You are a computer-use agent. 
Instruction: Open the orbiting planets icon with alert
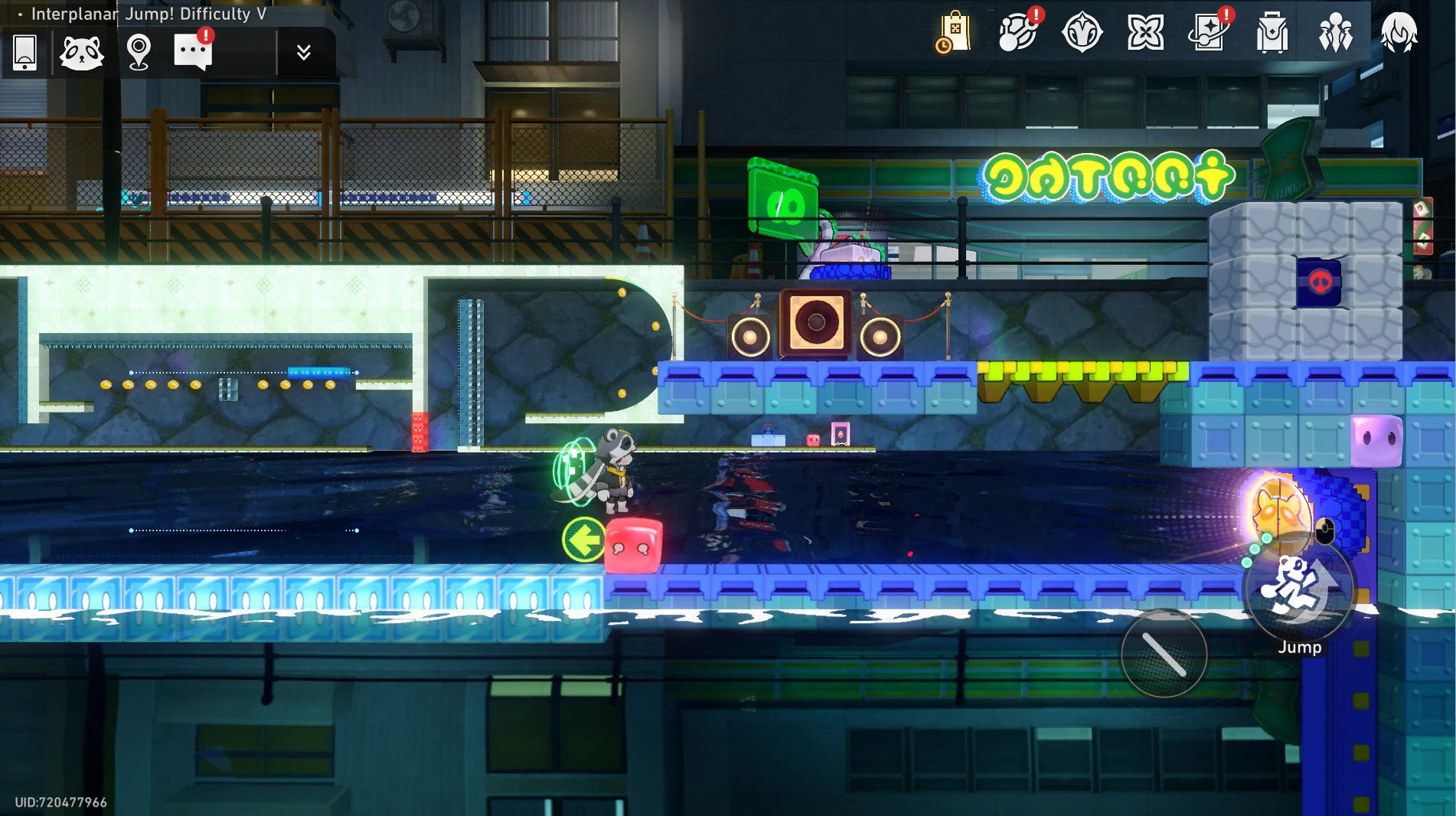pyautogui.click(x=1018, y=33)
